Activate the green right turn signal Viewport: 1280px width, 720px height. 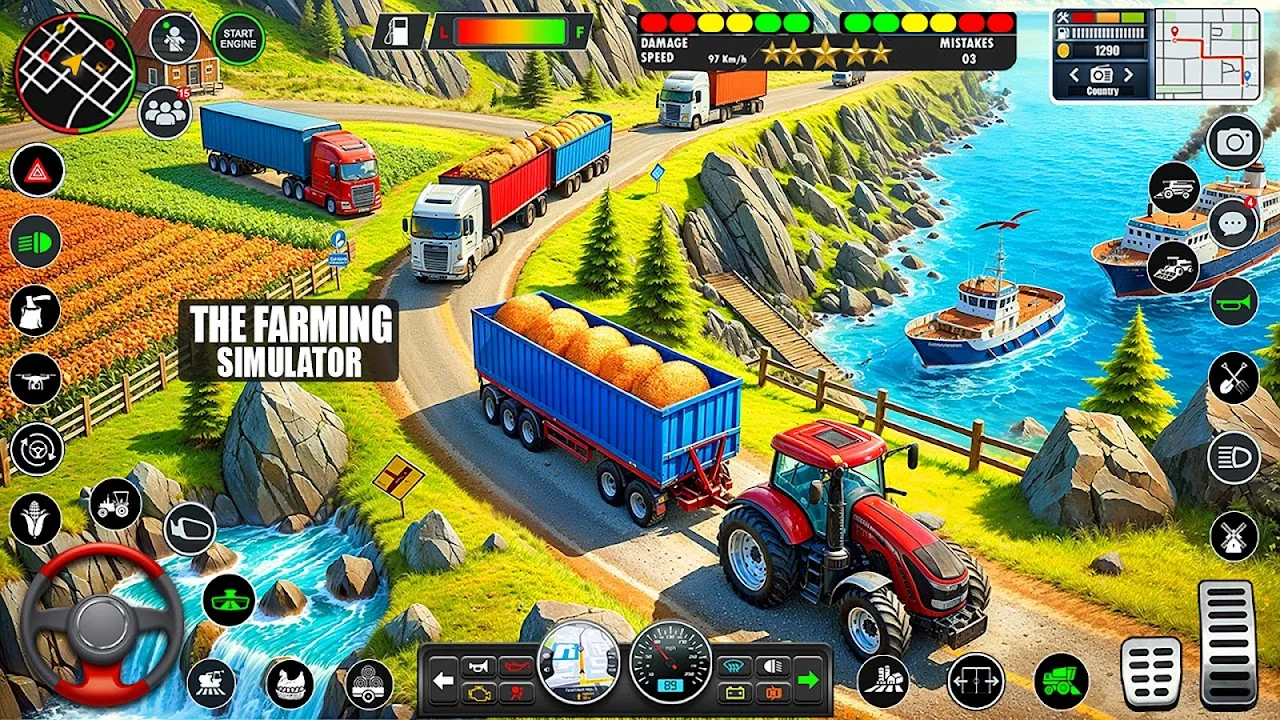[x=808, y=680]
